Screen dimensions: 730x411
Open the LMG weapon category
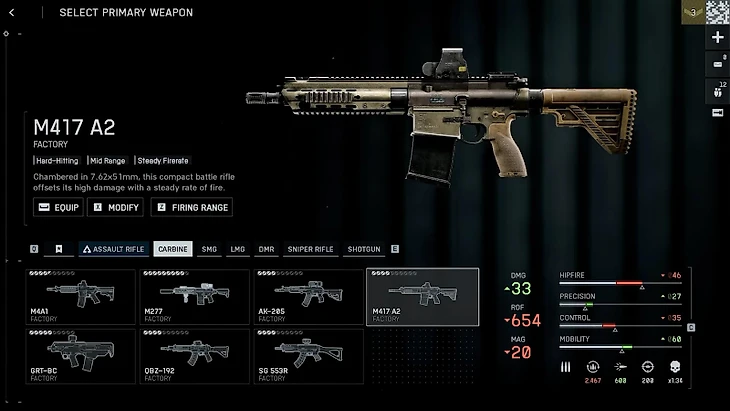tap(237, 249)
